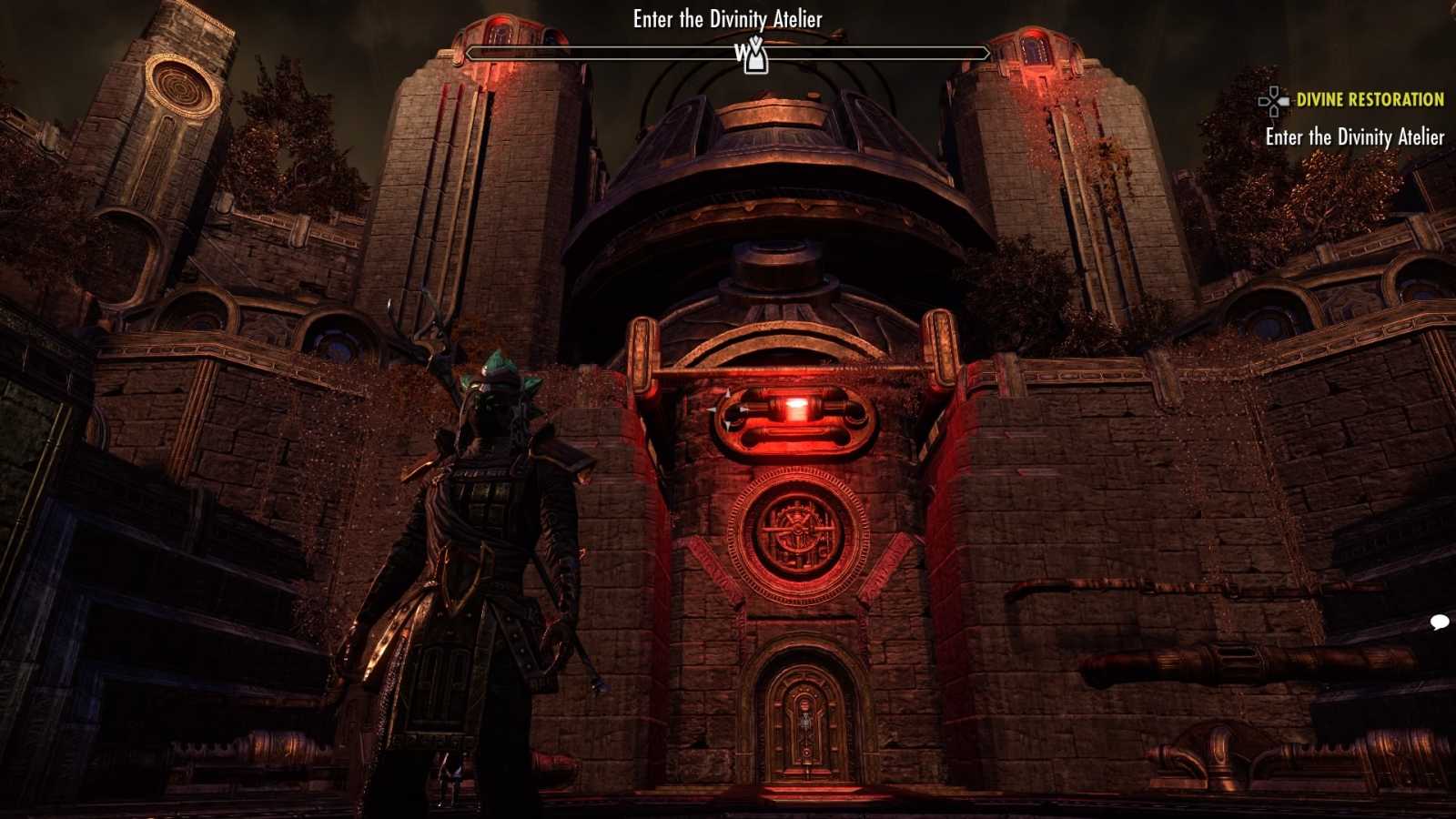Open the chat speech bubble icon

click(1440, 622)
